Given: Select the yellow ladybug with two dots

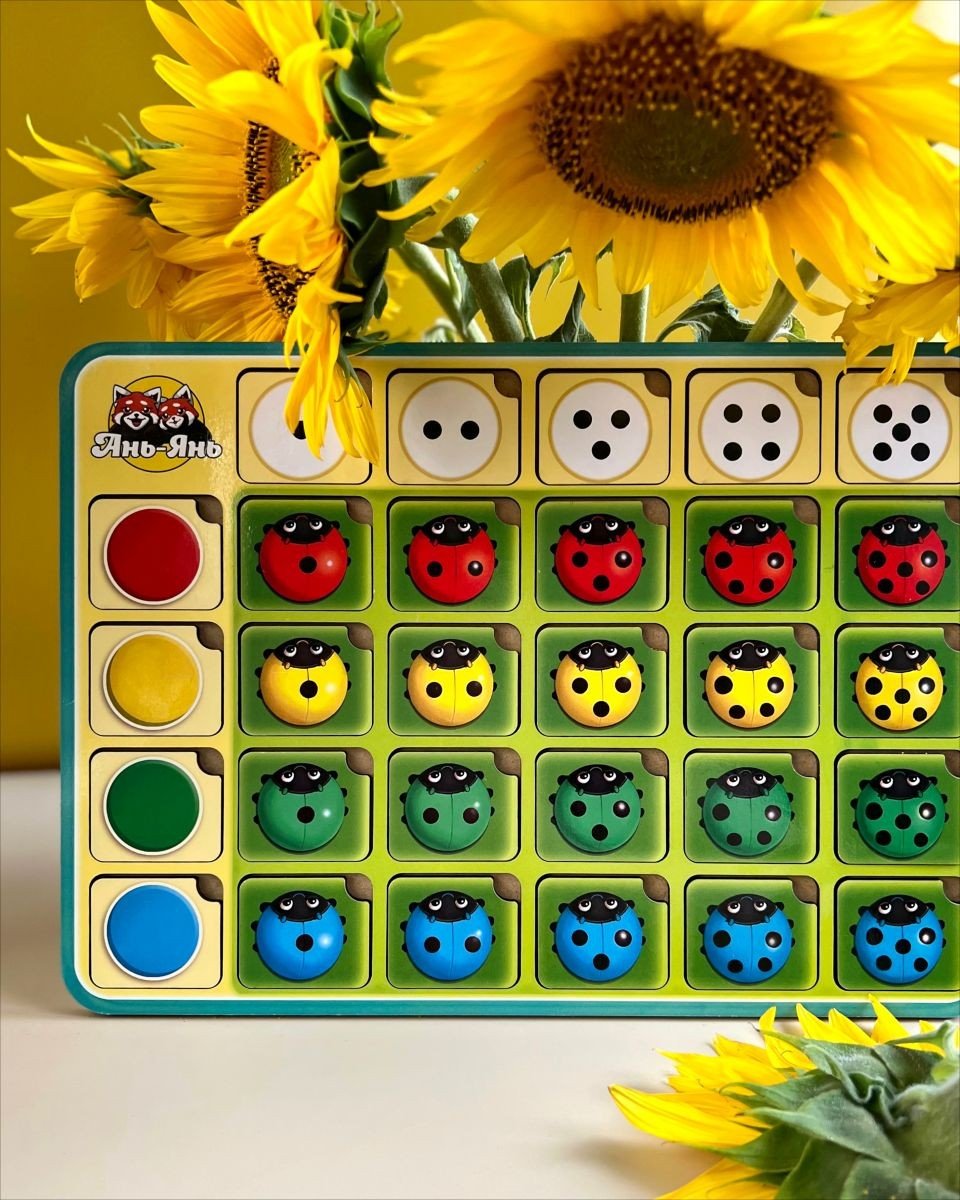Looking at the screenshot, I should pos(450,684).
